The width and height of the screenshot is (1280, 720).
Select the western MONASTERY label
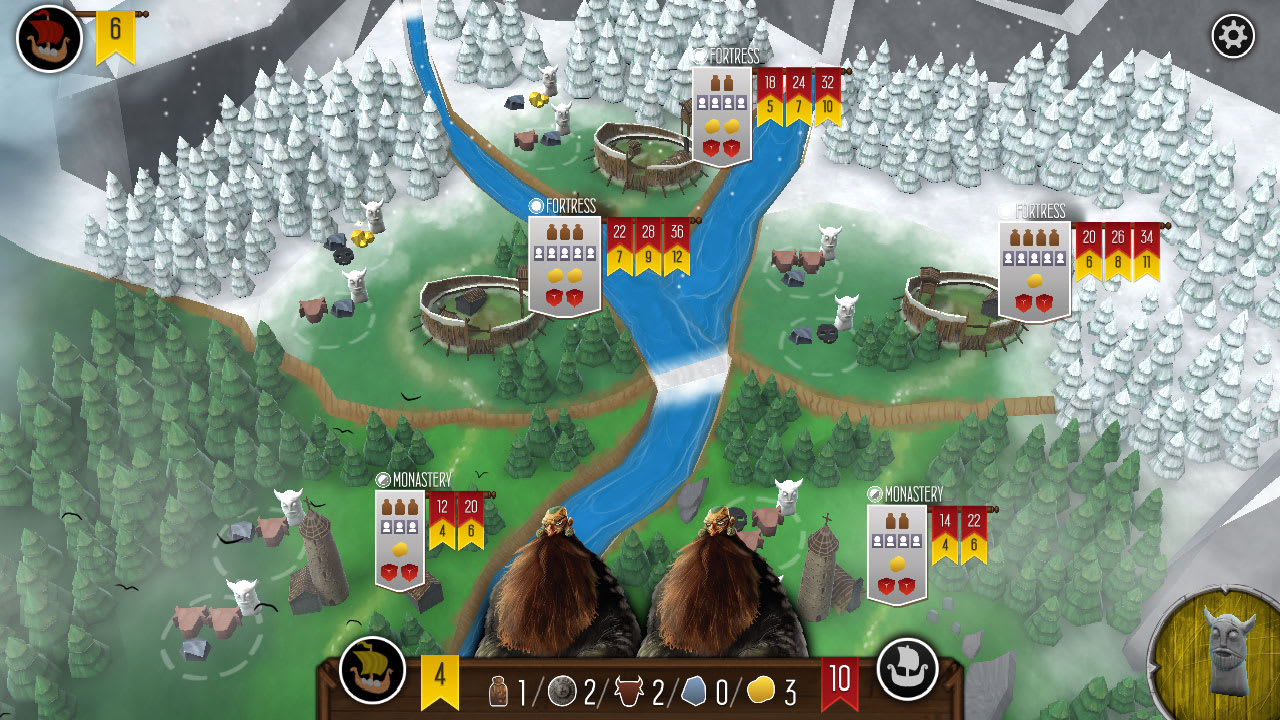point(419,478)
